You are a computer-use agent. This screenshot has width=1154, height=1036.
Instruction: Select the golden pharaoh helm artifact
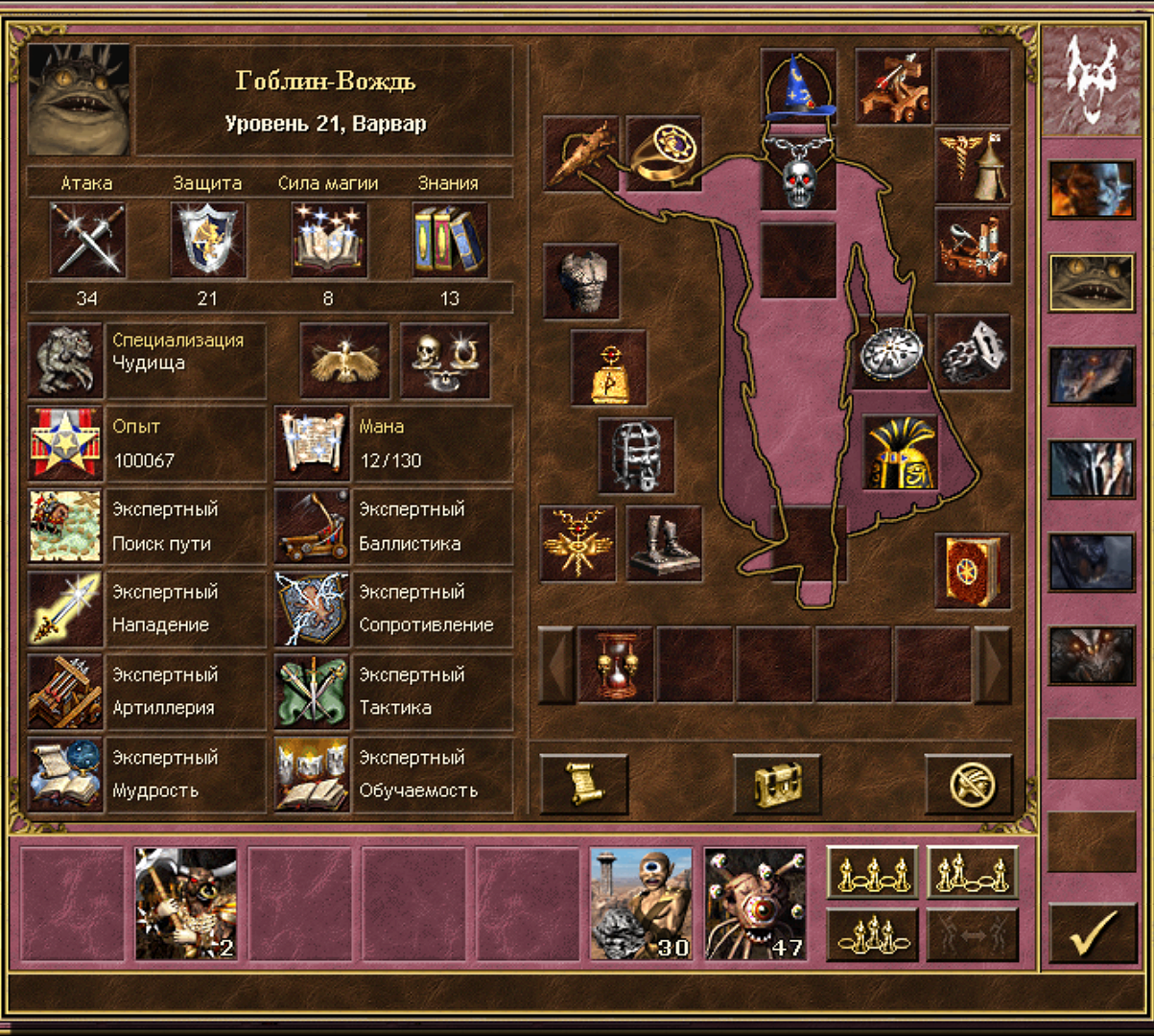click(x=899, y=452)
